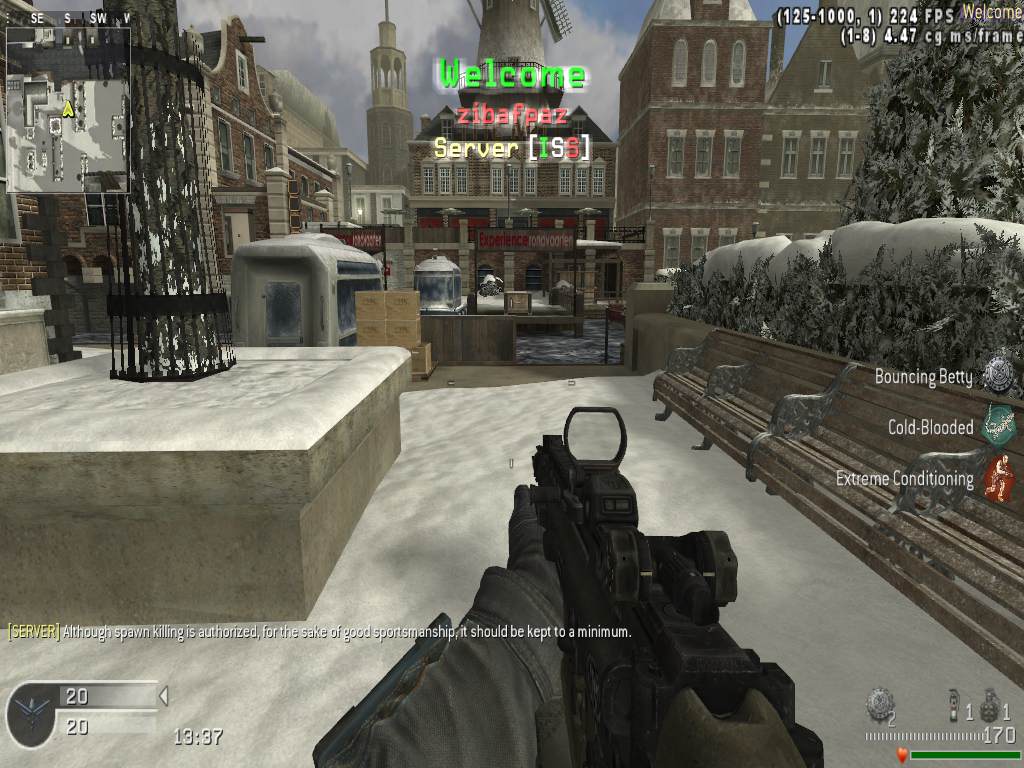Choose the Extreme Conditioning perk icon

(x=997, y=477)
